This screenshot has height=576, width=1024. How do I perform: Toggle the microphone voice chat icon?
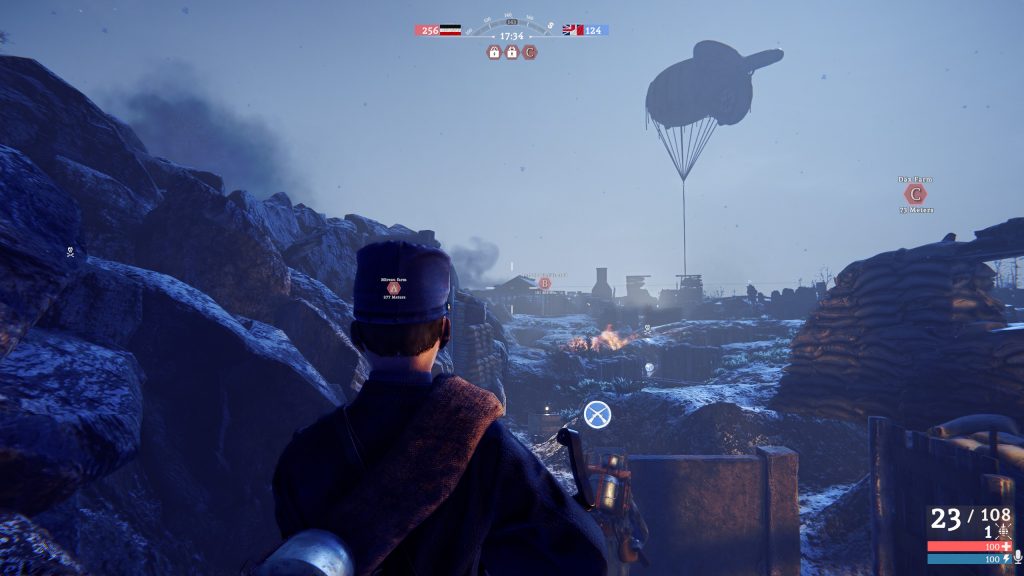1018,556
